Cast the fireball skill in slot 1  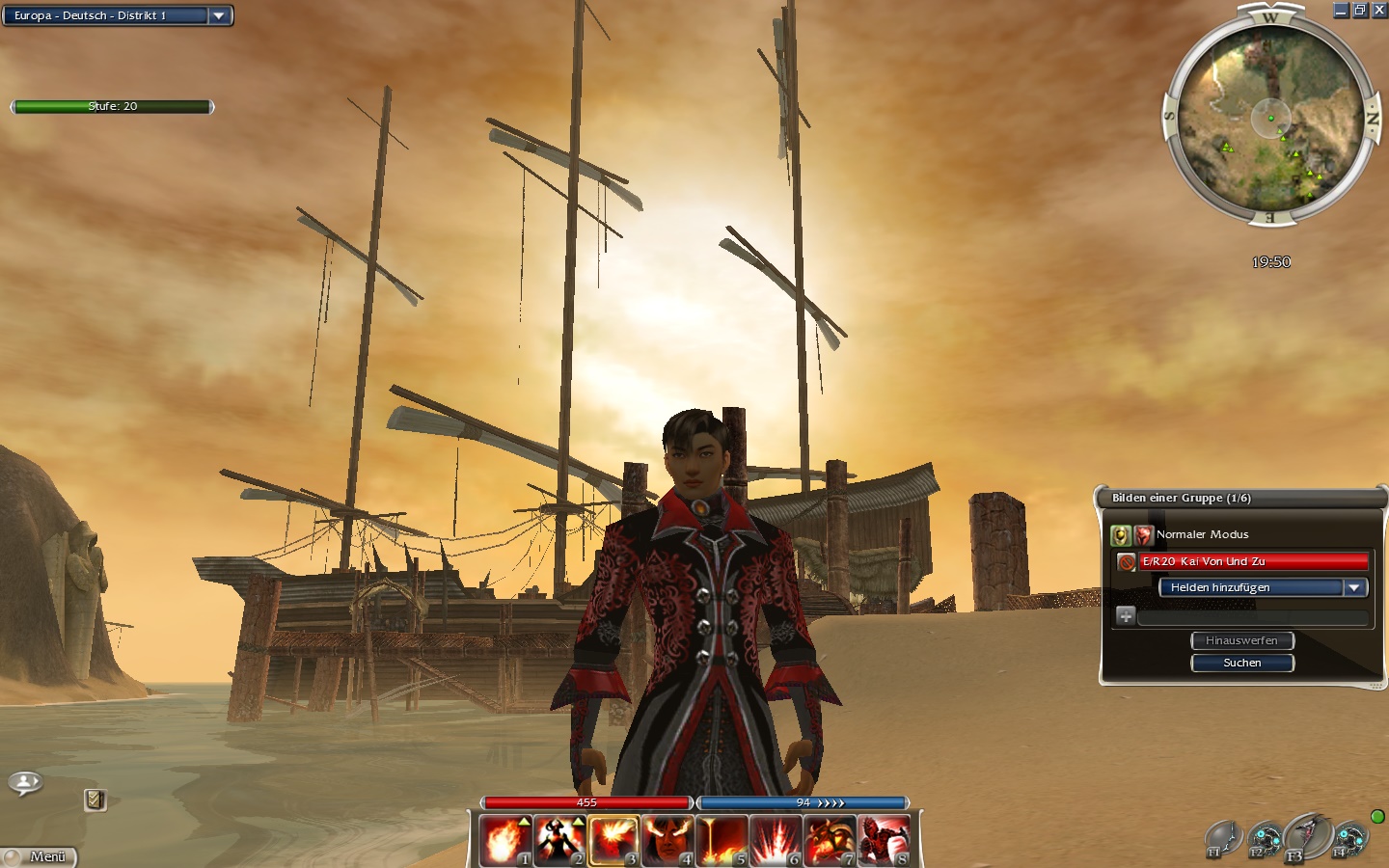tap(505, 840)
